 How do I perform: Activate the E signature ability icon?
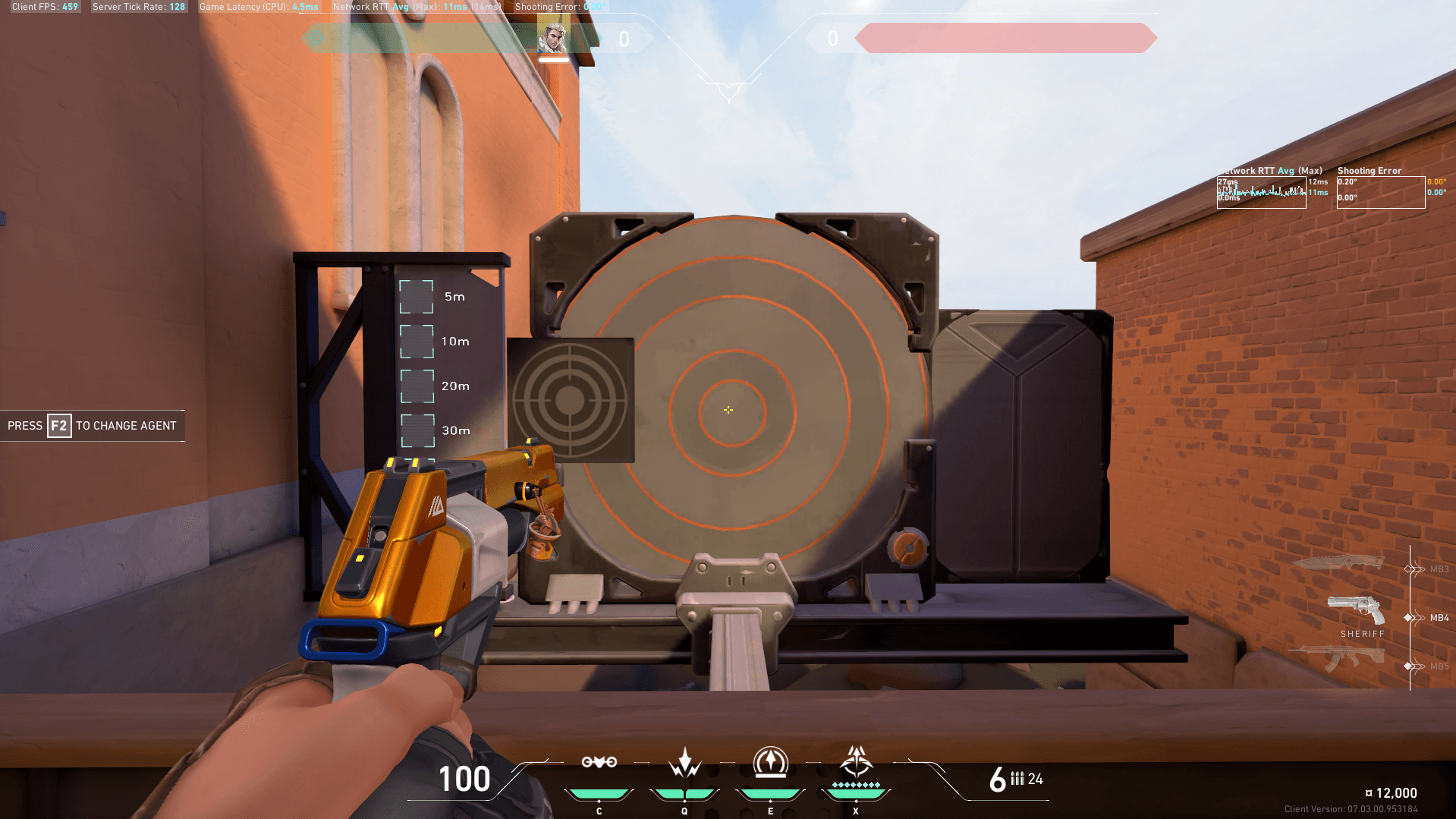(770, 763)
